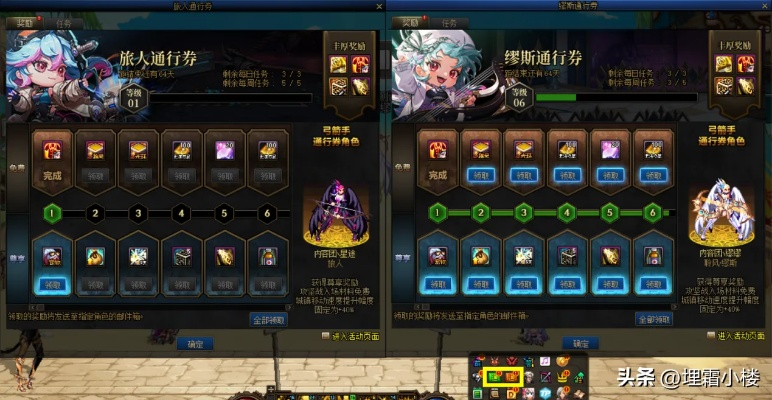Open the 奖励 tab of 旅人通行券 window
This screenshot has width=772, height=400.
click(x=24, y=21)
